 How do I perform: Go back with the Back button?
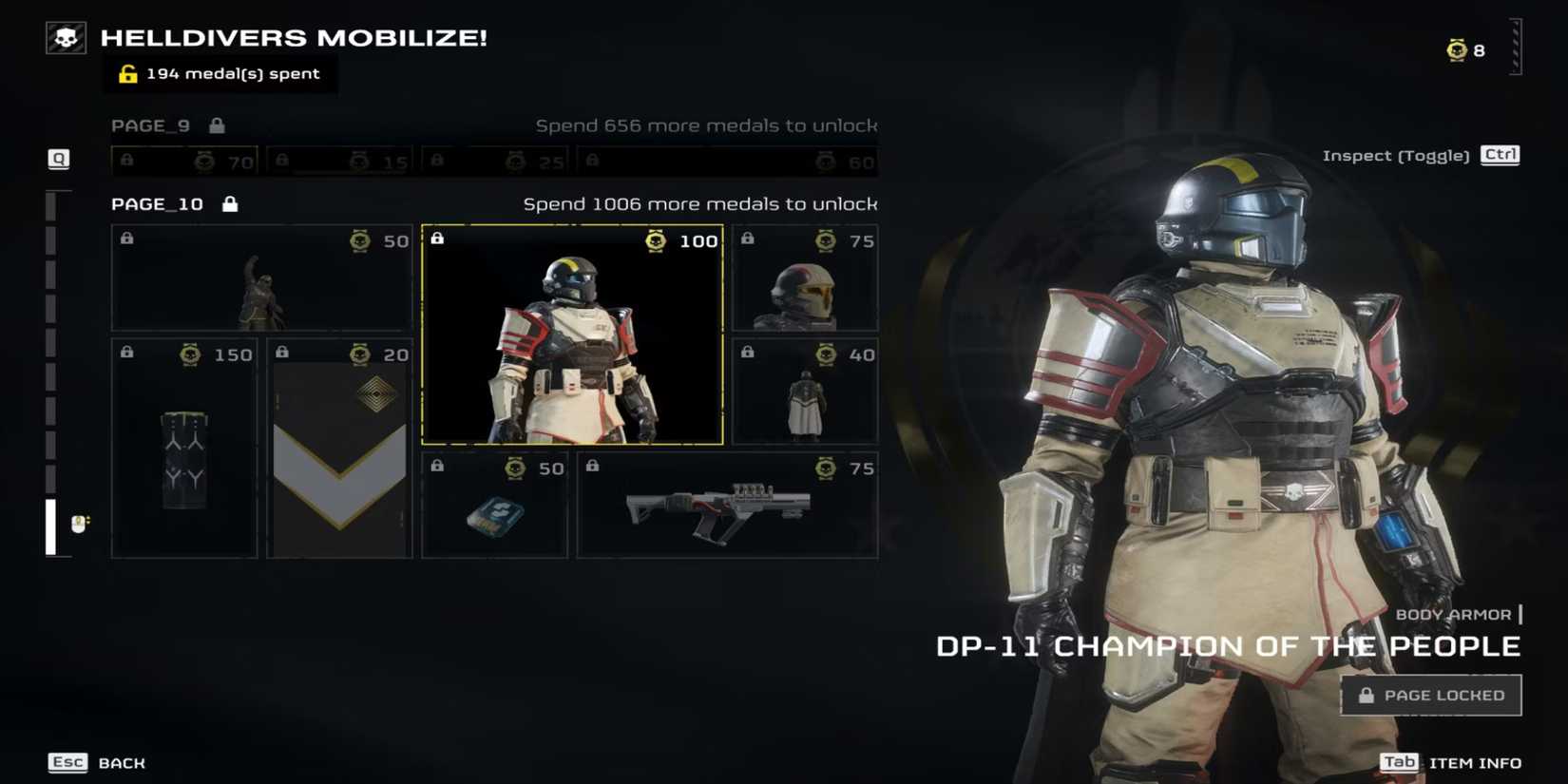point(97,763)
